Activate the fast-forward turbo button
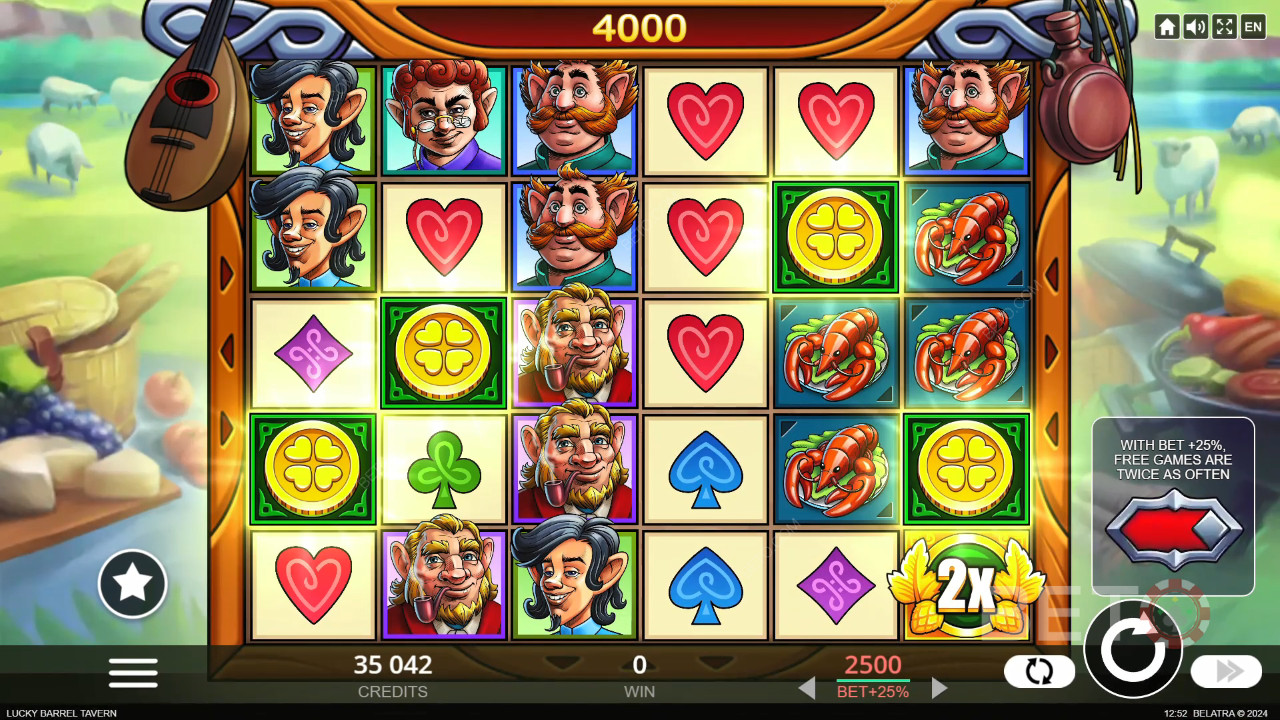This screenshot has height=720, width=1280. point(1226,671)
